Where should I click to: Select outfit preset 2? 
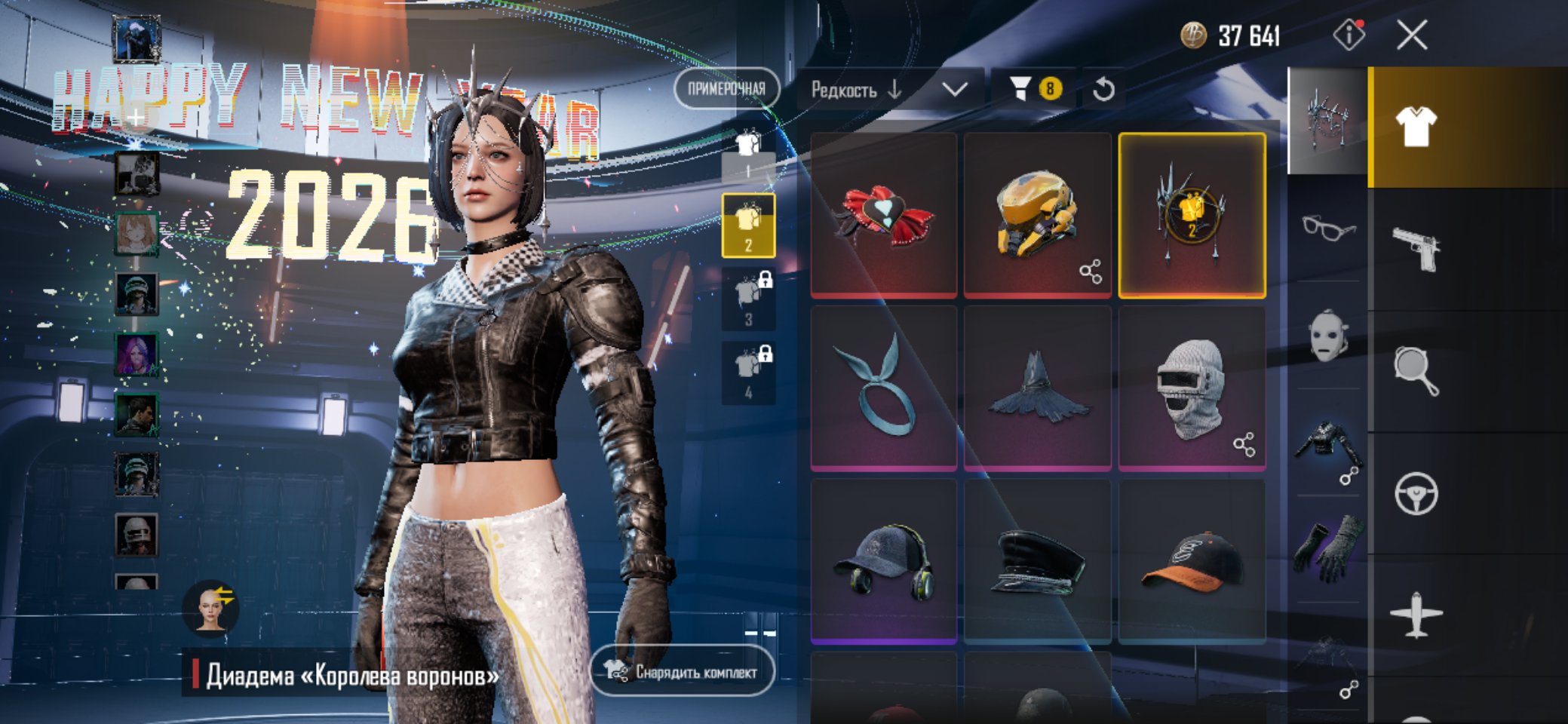748,225
